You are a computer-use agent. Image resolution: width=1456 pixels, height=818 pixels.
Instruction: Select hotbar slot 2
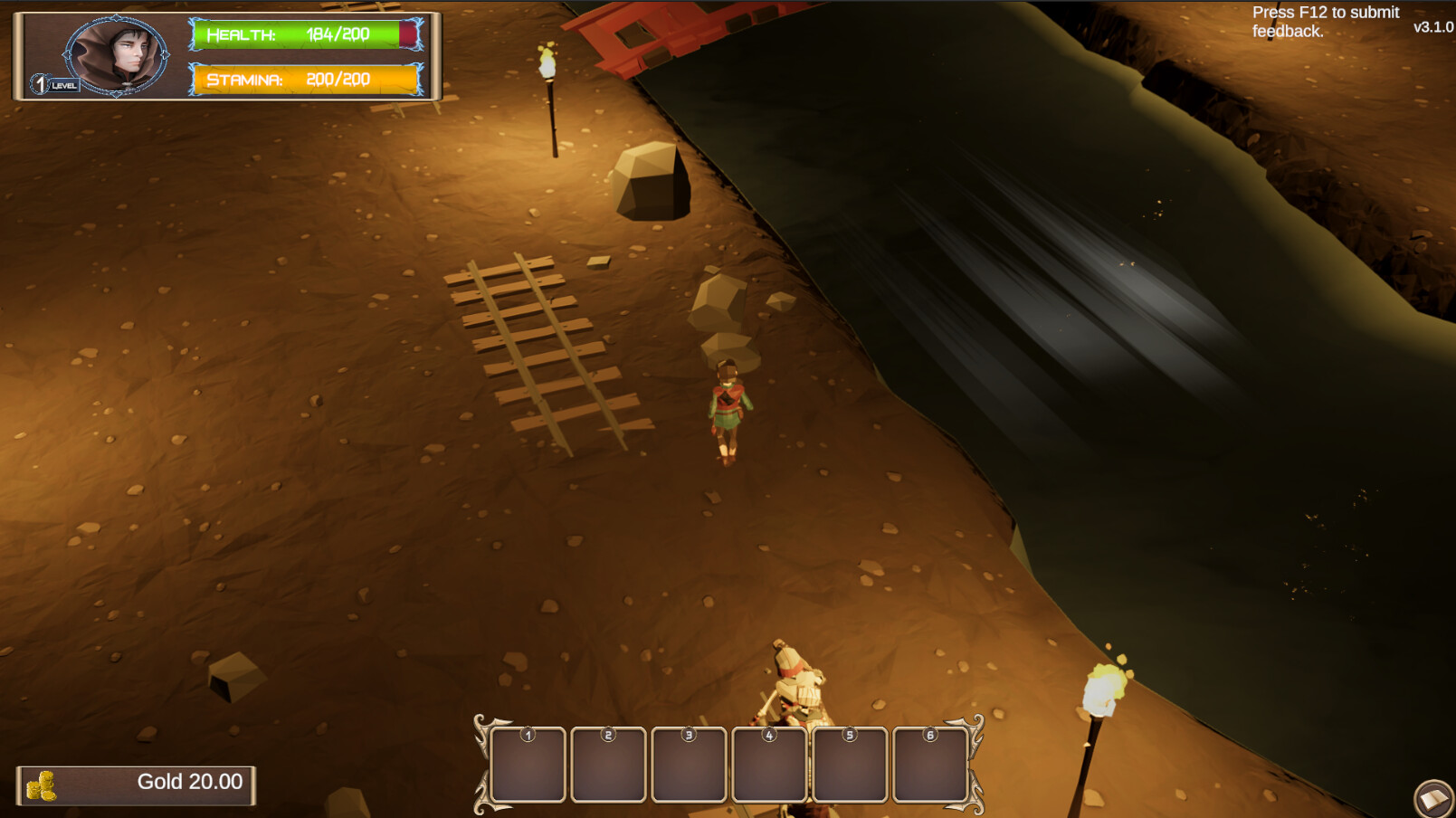tap(609, 765)
